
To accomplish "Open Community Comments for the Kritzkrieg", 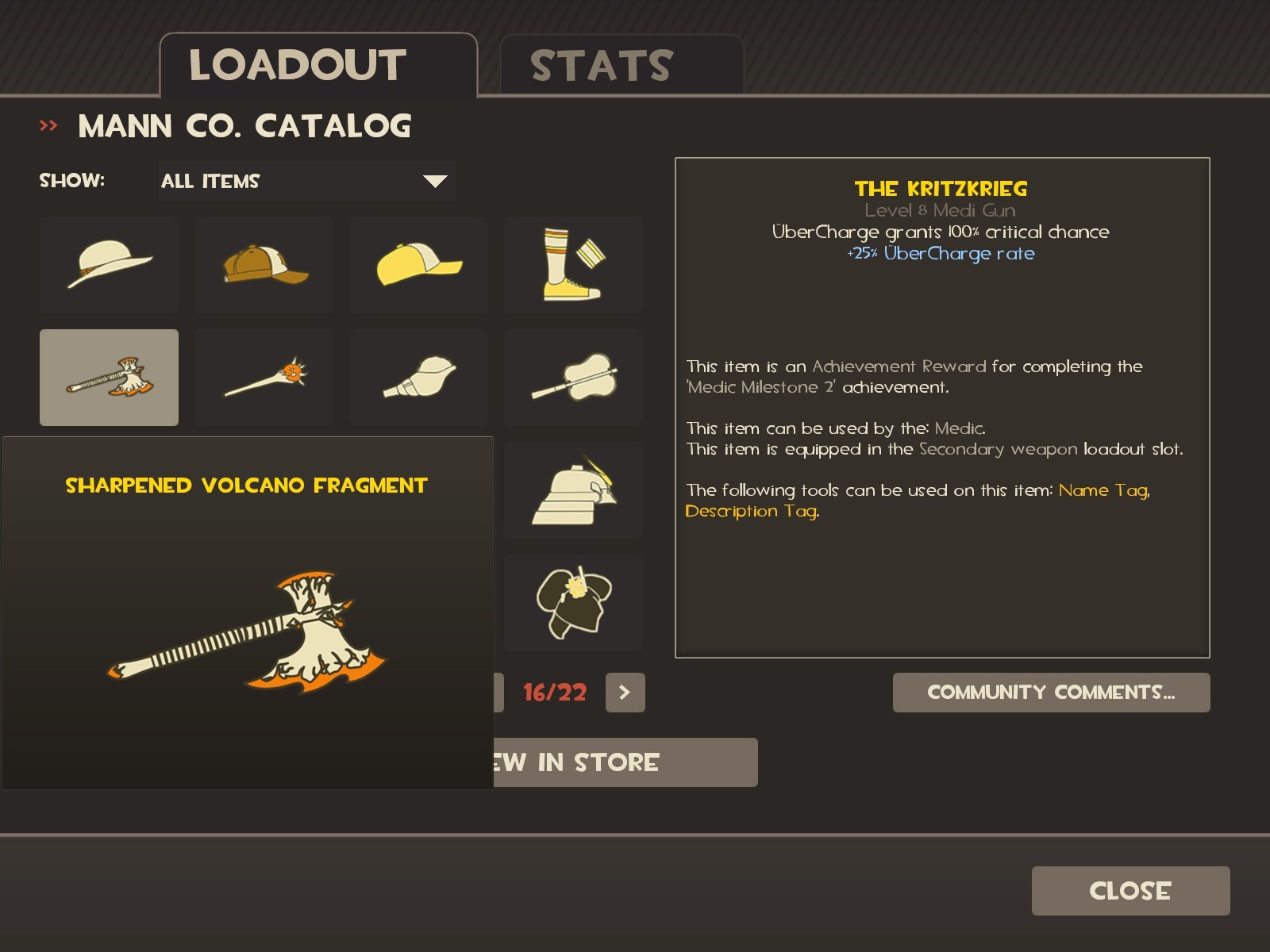I will click(1051, 692).
